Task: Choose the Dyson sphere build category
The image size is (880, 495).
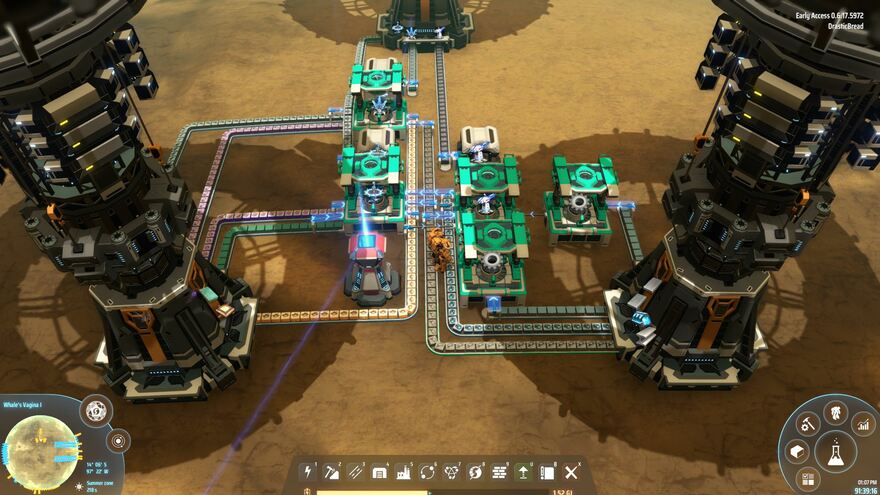Action: click(476, 471)
